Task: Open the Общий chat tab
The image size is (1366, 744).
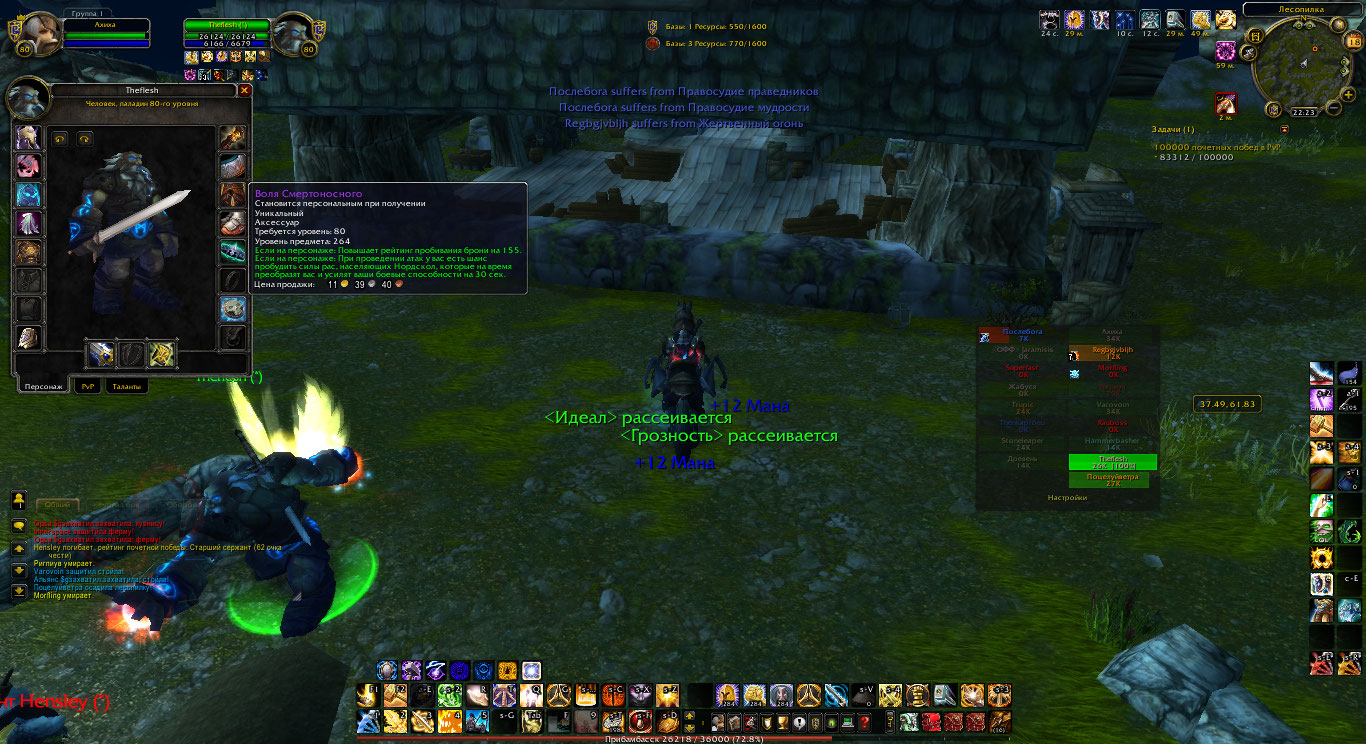Action: 57,506
